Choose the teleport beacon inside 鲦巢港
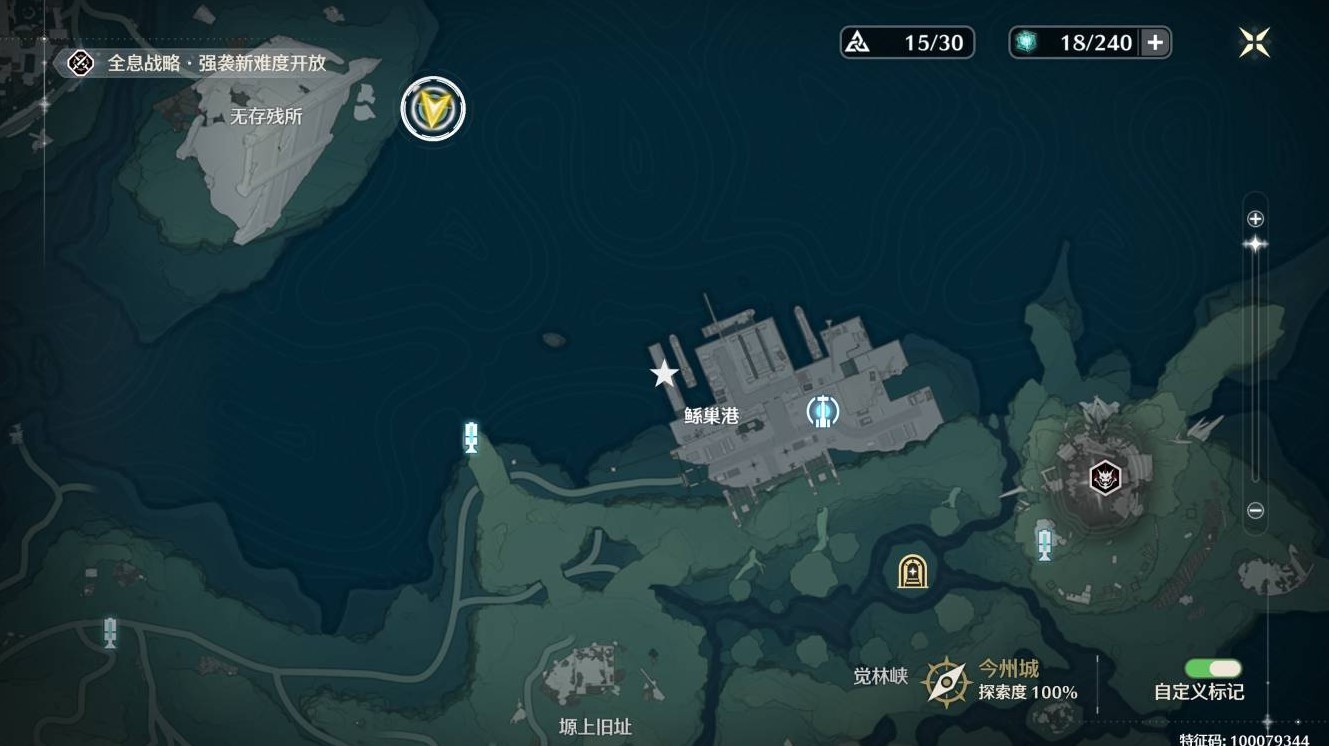The width and height of the screenshot is (1329, 746). (823, 411)
